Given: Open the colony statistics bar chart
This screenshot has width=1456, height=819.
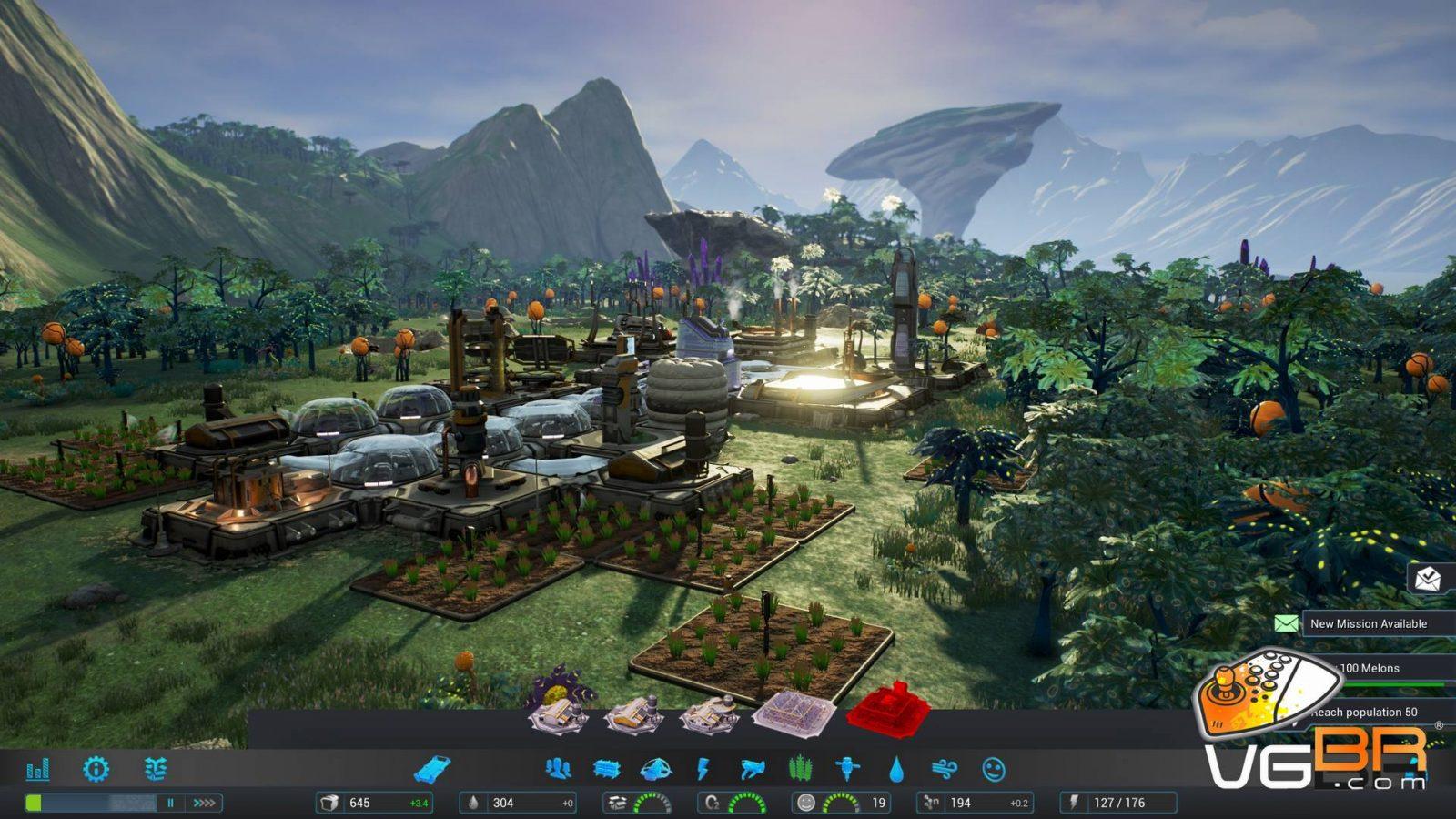Looking at the screenshot, I should point(37,770).
